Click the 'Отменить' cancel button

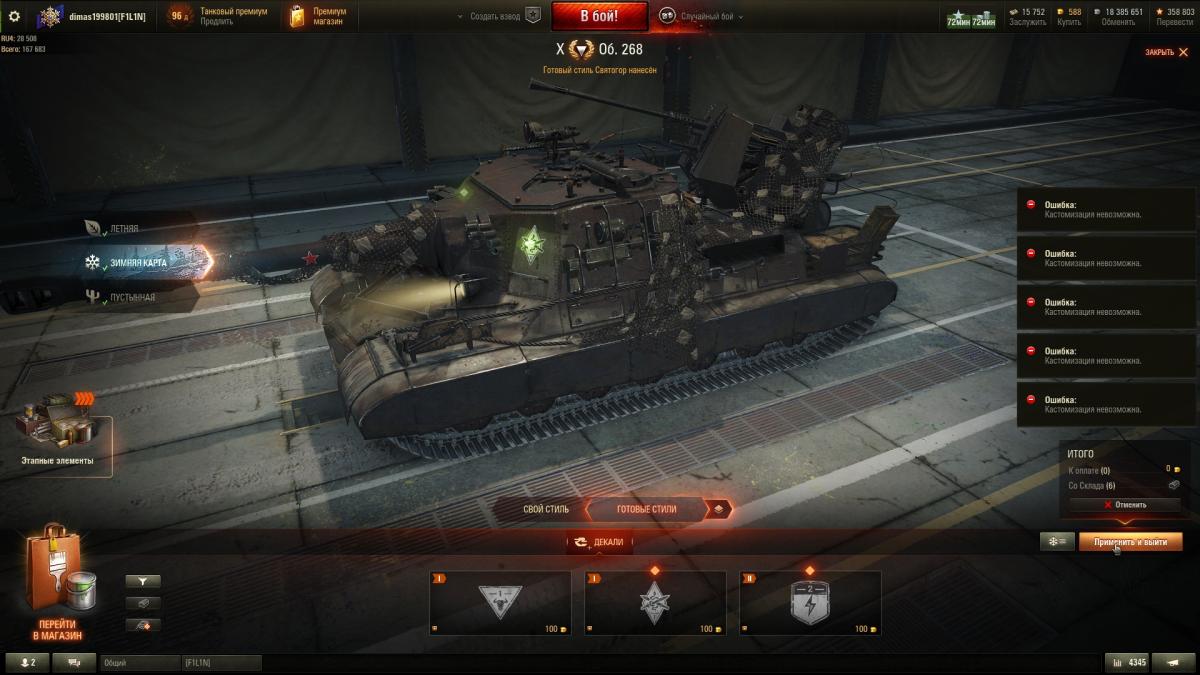(x=1125, y=505)
